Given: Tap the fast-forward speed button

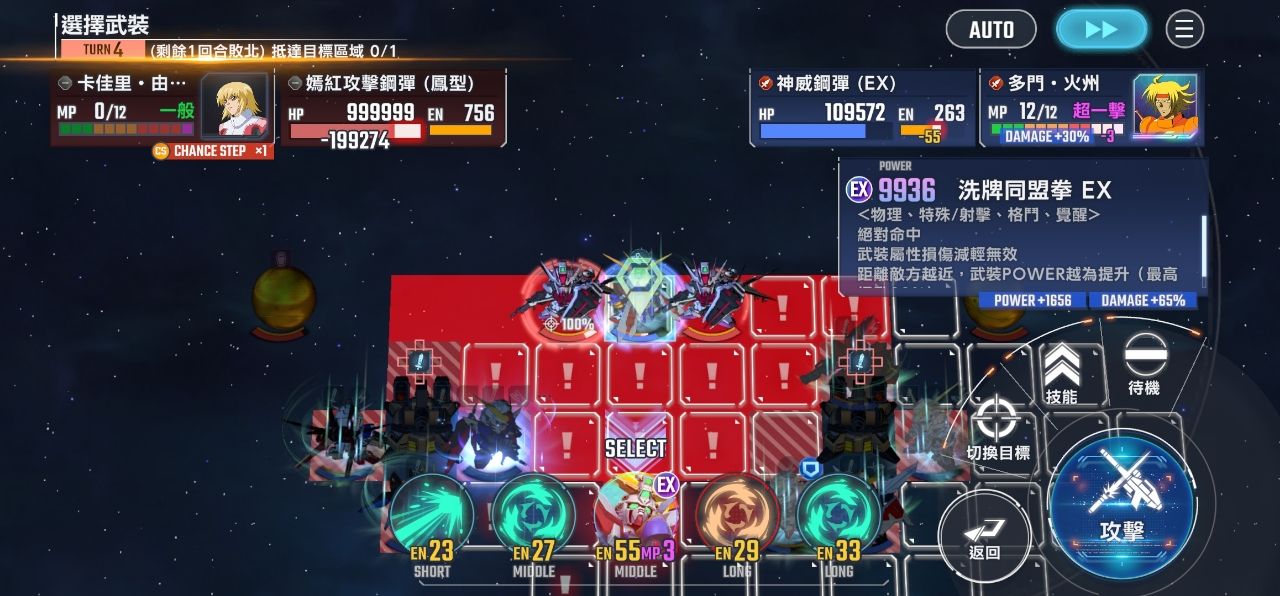Looking at the screenshot, I should coord(1101,30).
